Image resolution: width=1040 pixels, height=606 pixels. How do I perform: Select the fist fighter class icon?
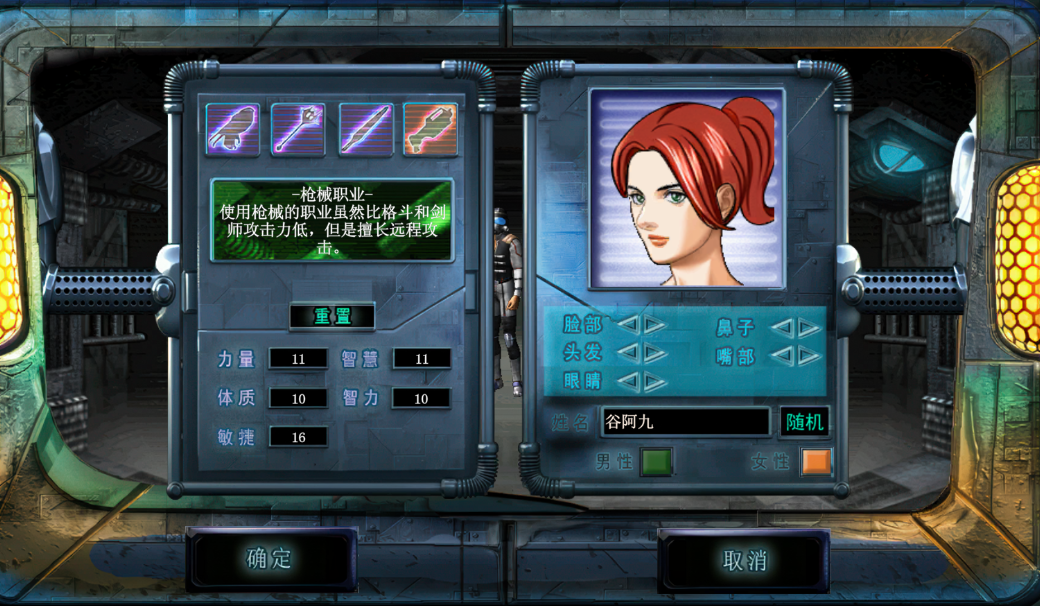point(233,129)
